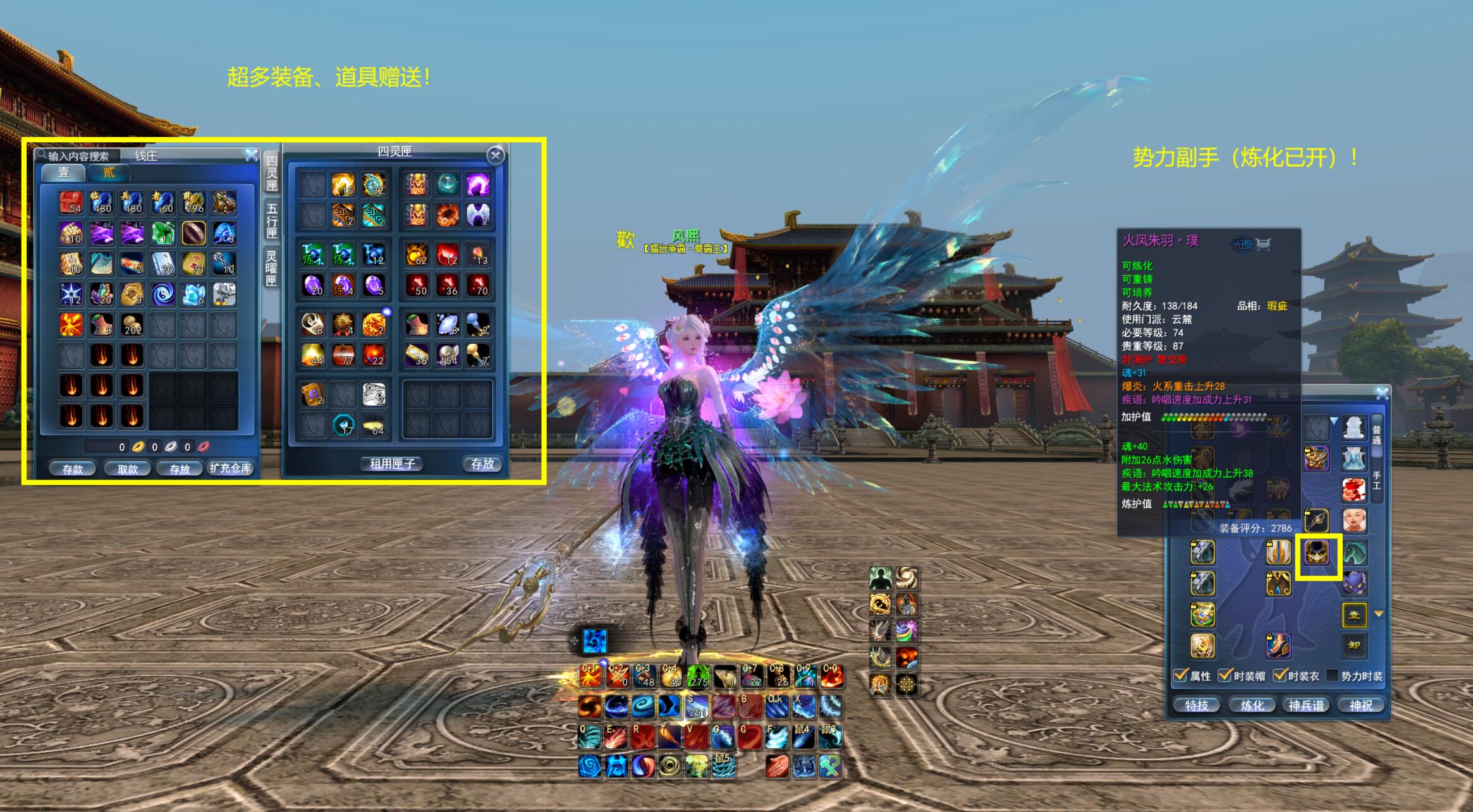Toggle the 时装帽 checkbox
Viewport: 1473px width, 812px height.
(1225, 676)
